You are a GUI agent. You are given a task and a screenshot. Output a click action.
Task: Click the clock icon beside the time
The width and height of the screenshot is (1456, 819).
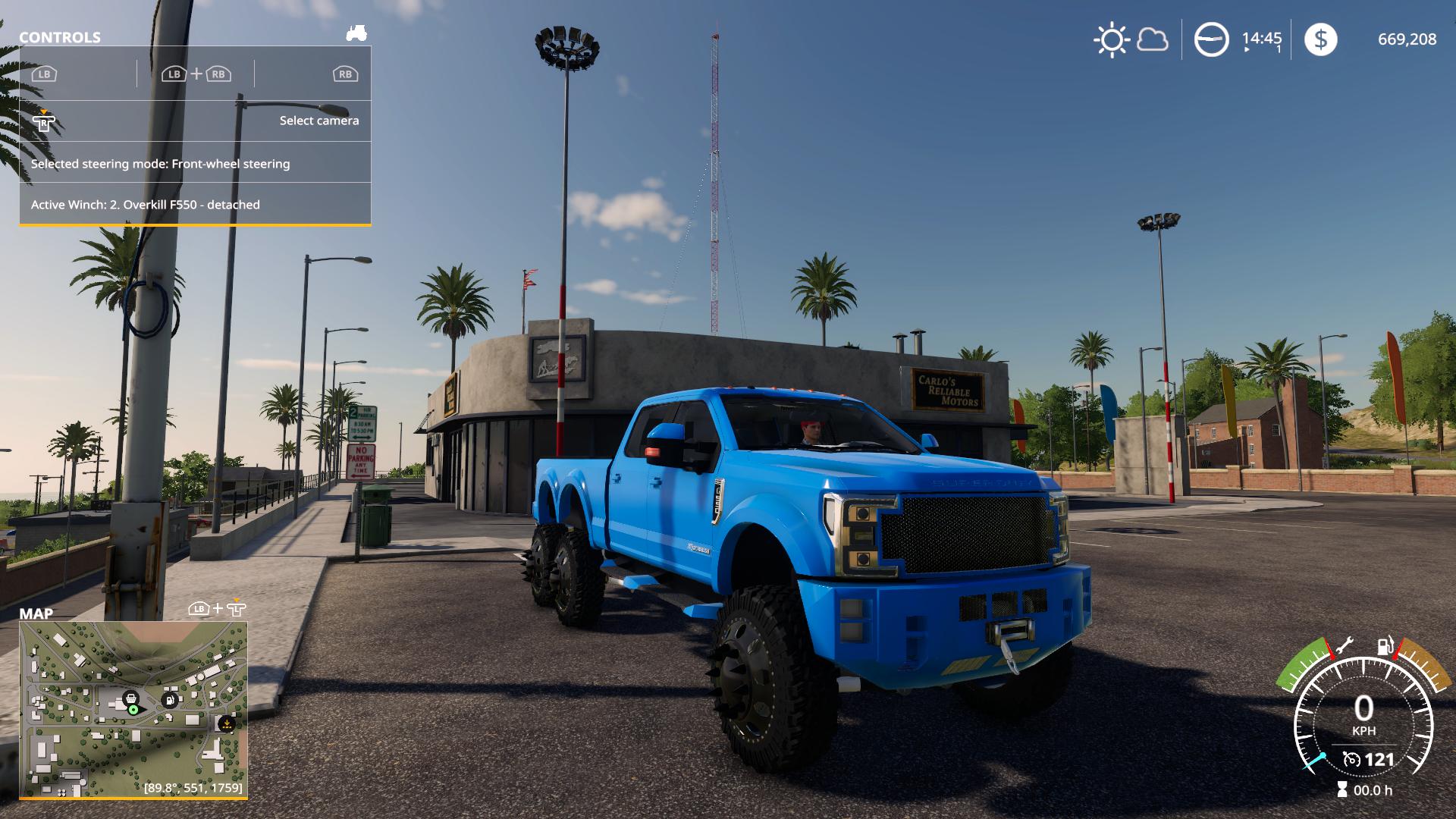coord(1211,39)
